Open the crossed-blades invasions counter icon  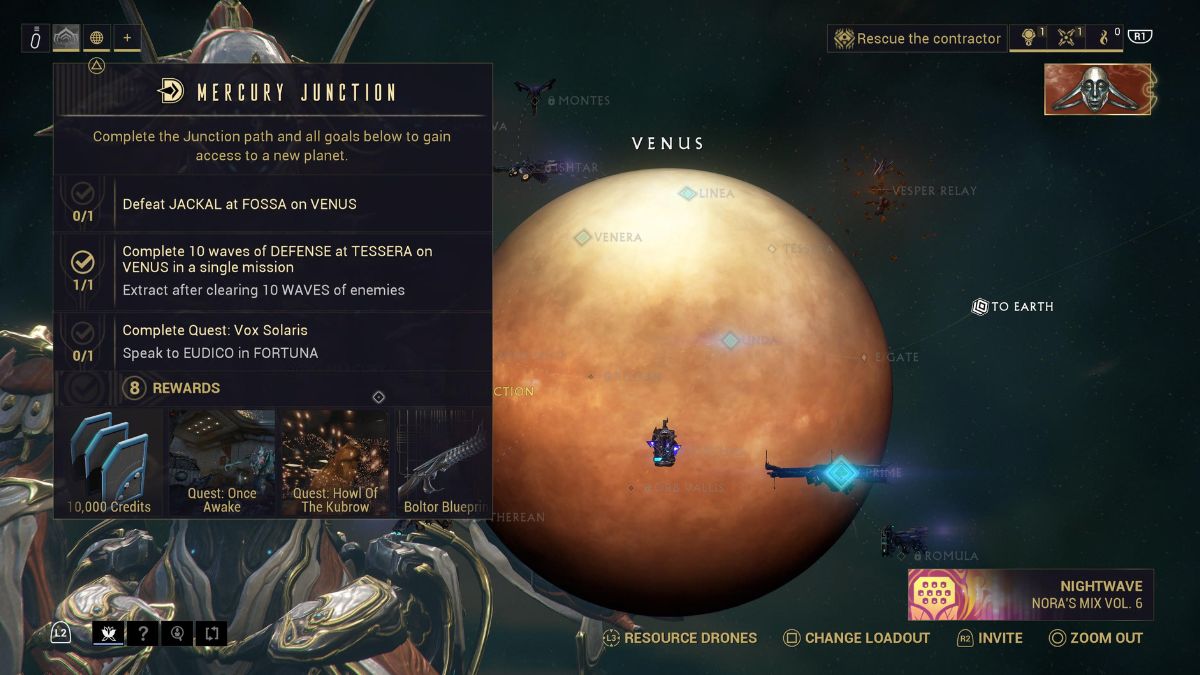coord(1070,38)
